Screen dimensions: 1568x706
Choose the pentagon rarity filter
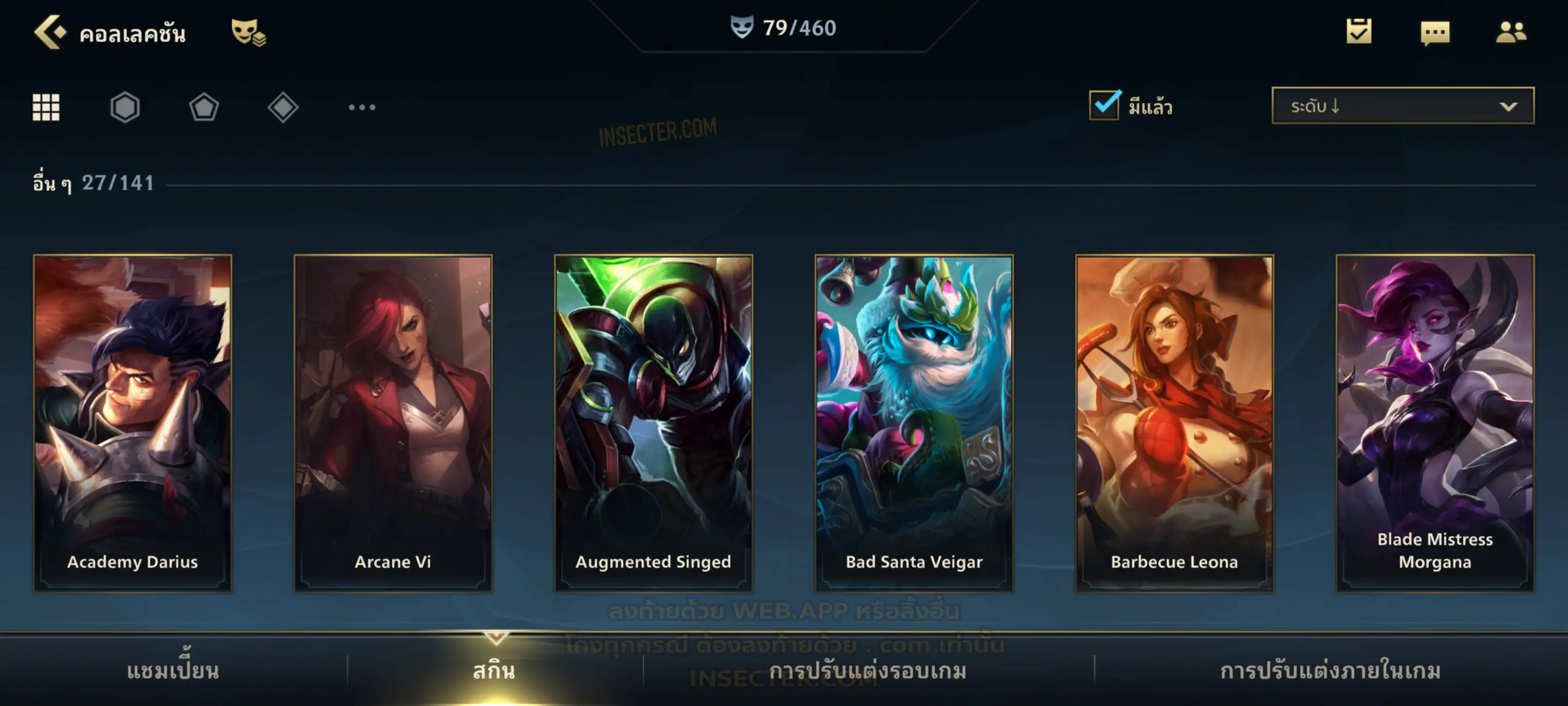coord(204,108)
